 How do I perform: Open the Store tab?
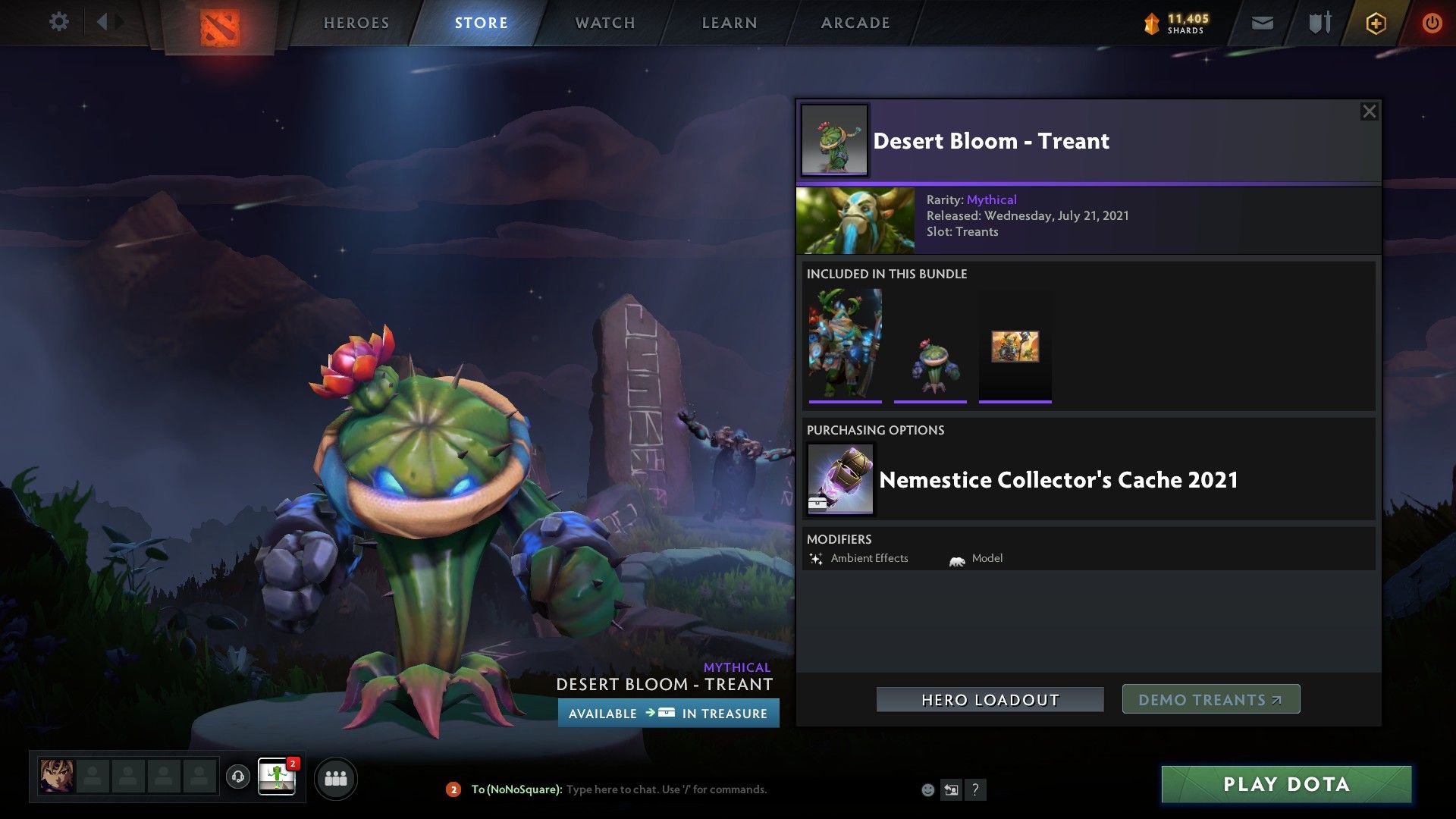point(482,23)
